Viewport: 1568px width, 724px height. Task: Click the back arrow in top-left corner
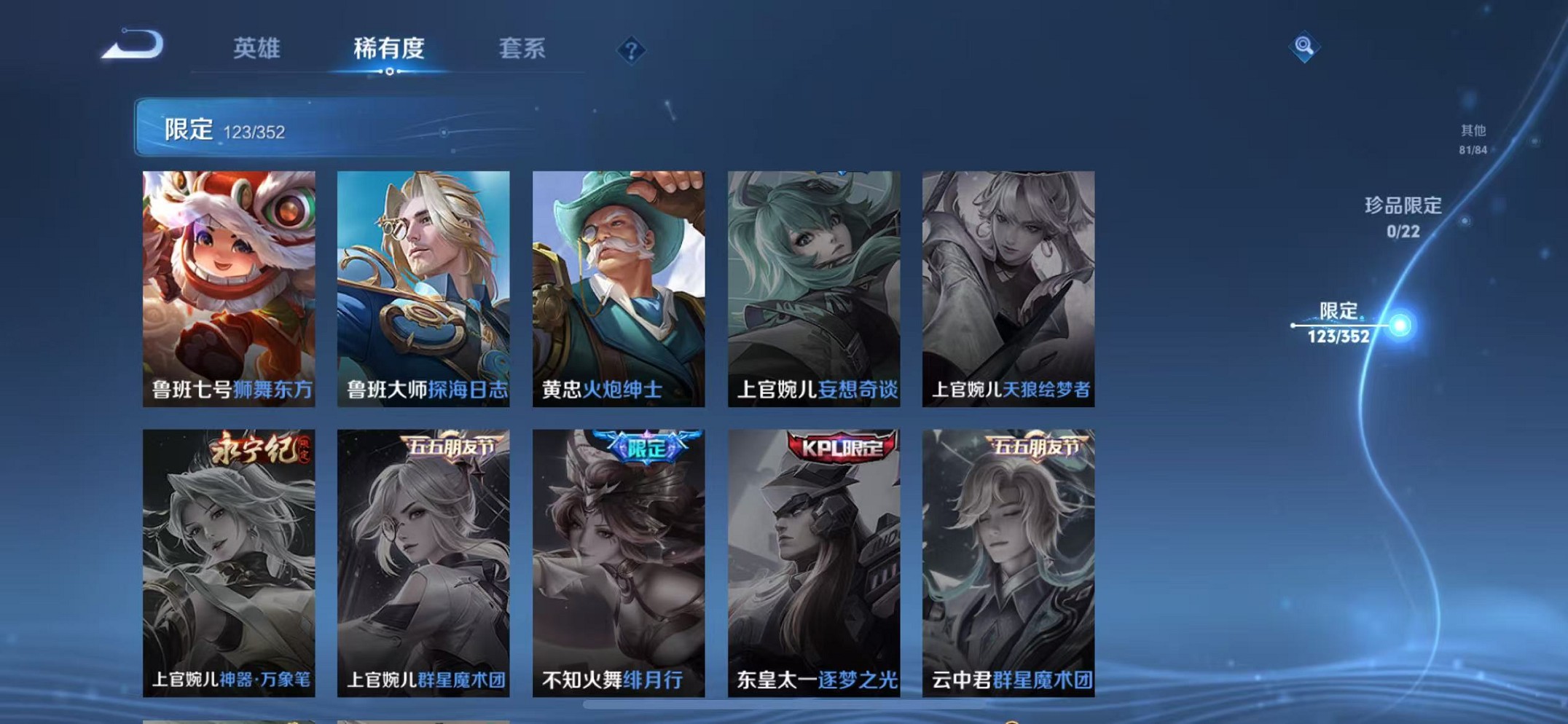point(135,45)
